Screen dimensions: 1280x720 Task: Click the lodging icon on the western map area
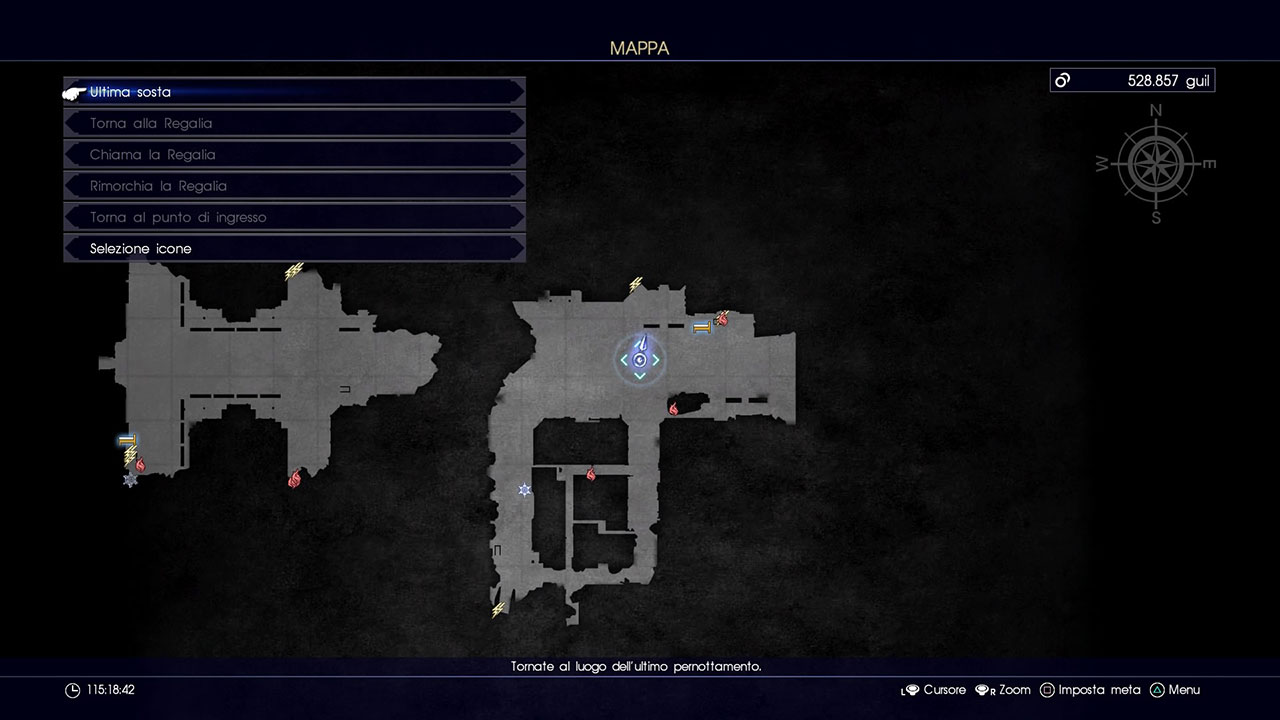pos(126,440)
